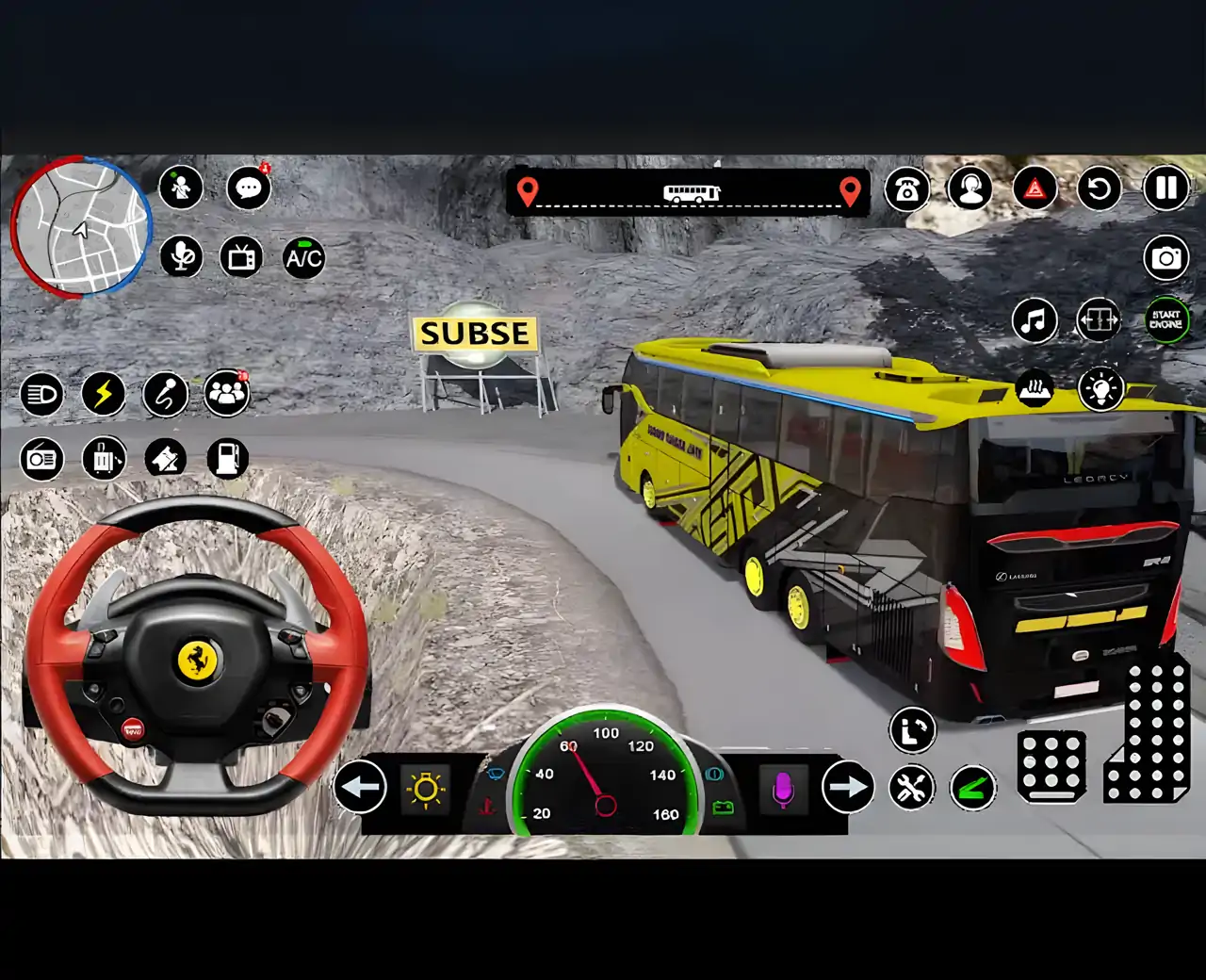
Task: Turn on the headlights icon
Action: (41, 394)
